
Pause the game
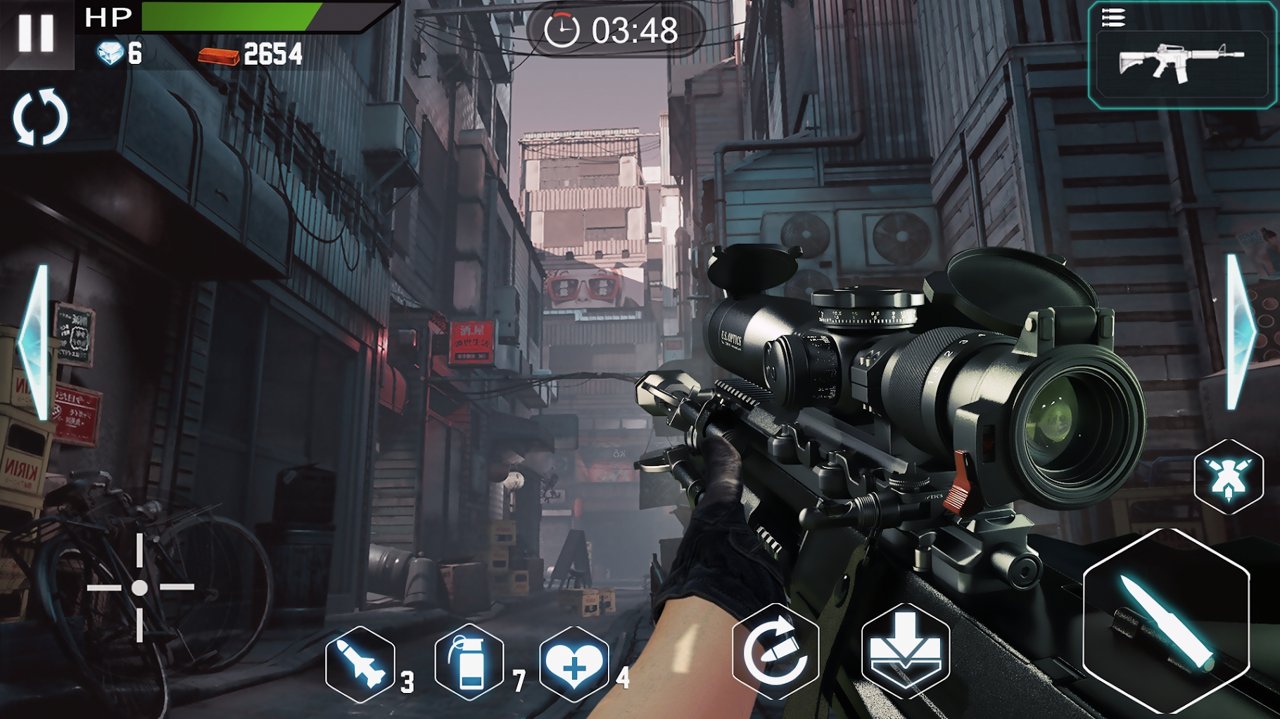(36, 33)
